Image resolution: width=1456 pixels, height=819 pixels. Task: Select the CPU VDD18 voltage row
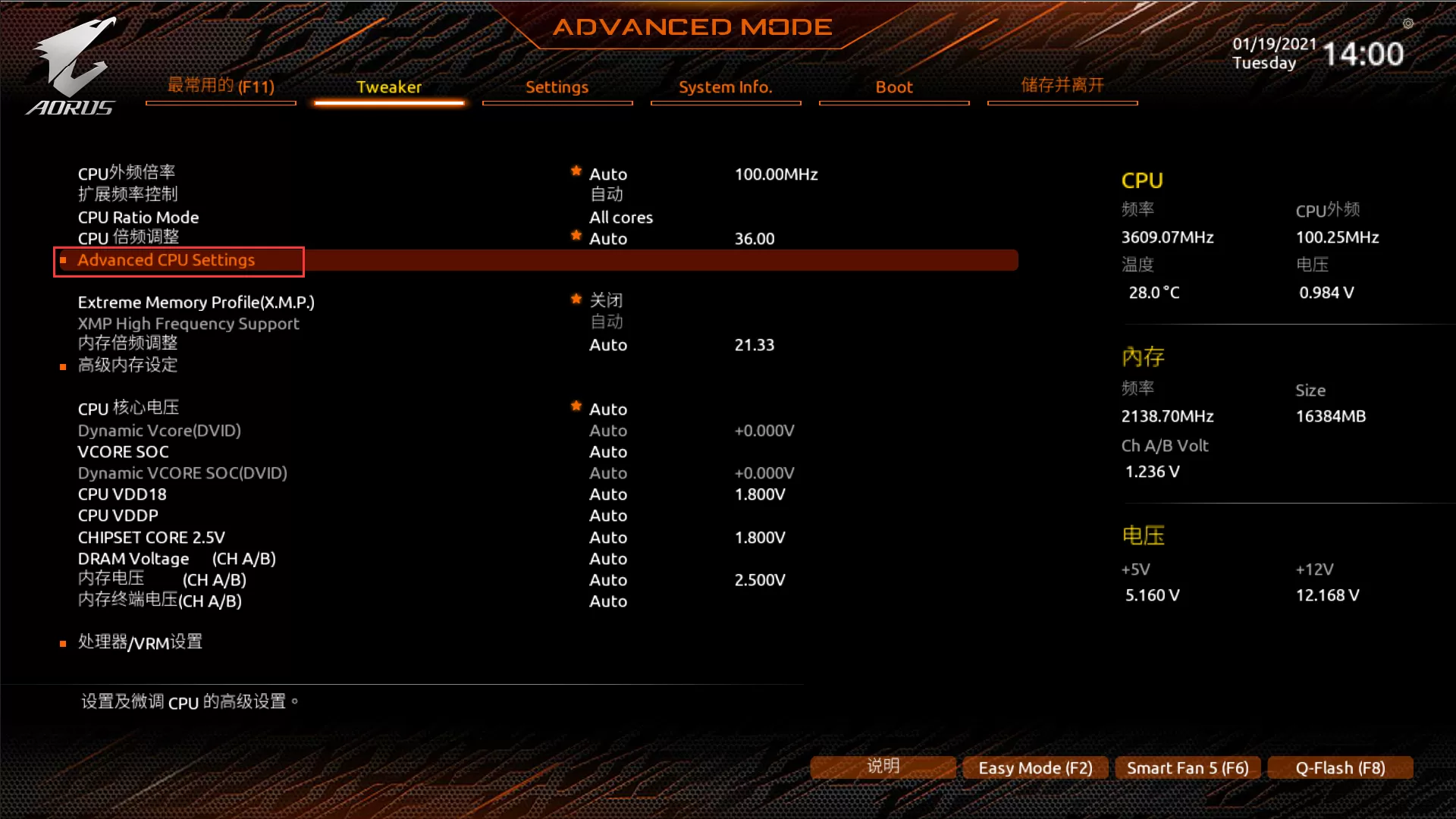122,494
